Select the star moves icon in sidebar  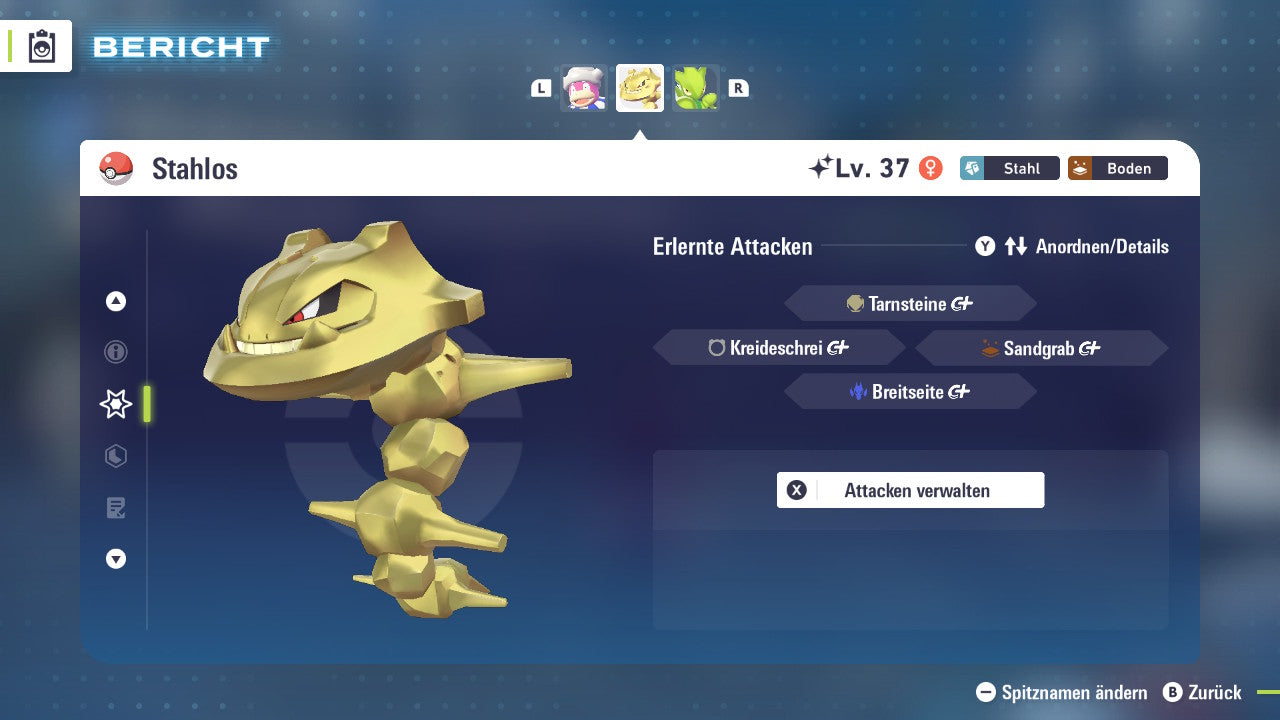[x=115, y=404]
